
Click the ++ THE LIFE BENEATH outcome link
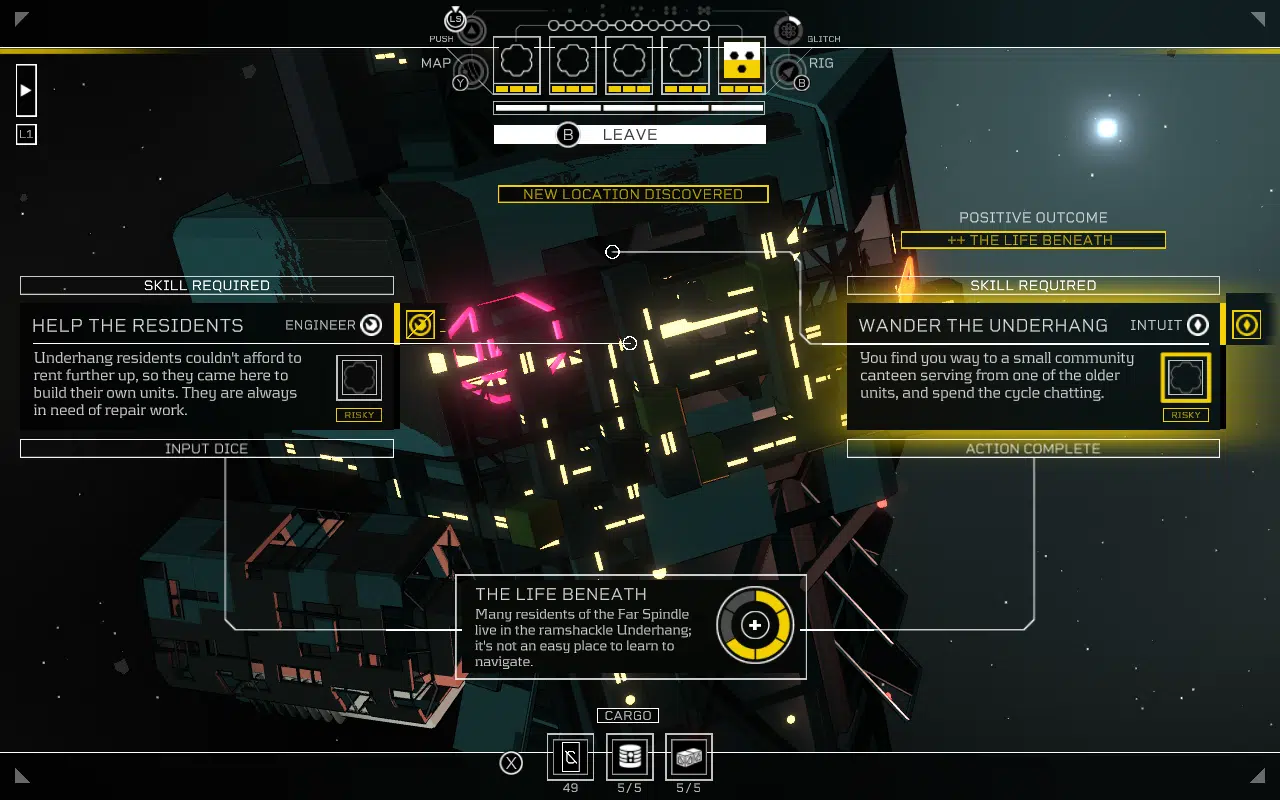(x=1033, y=240)
